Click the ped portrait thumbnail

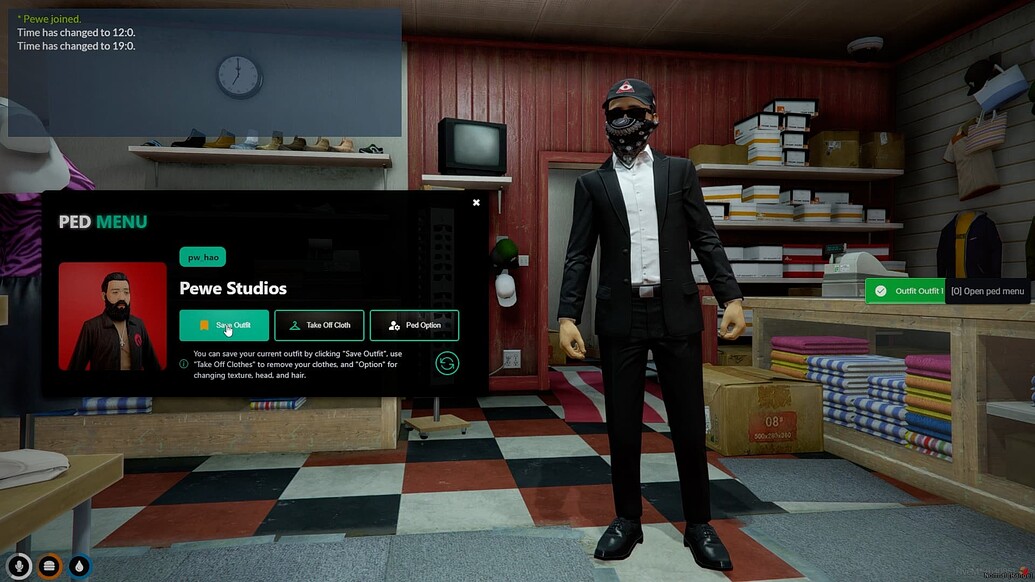tap(112, 317)
